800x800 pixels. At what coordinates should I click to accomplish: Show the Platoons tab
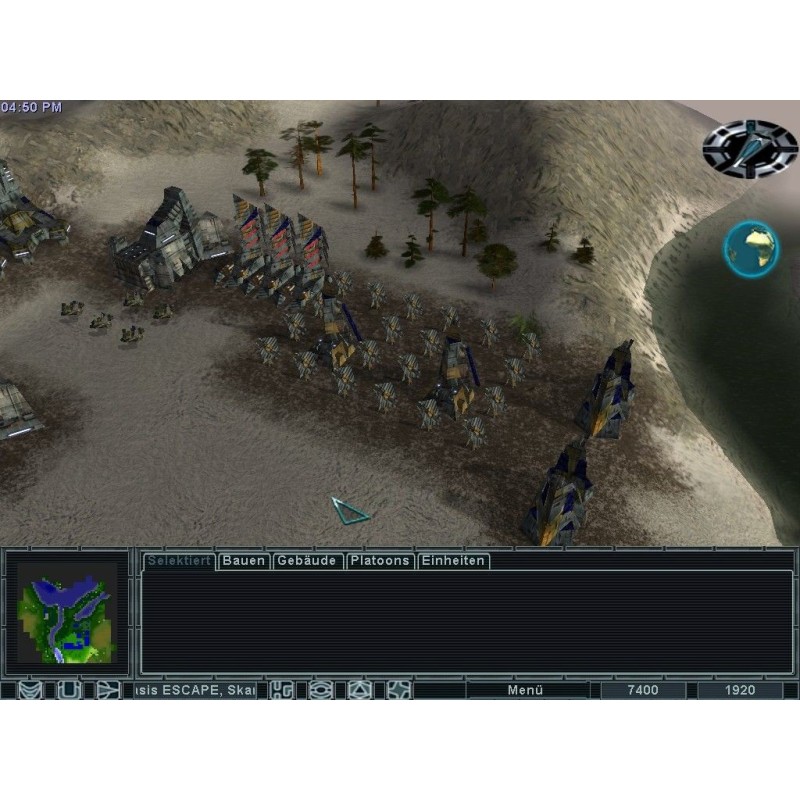point(380,561)
